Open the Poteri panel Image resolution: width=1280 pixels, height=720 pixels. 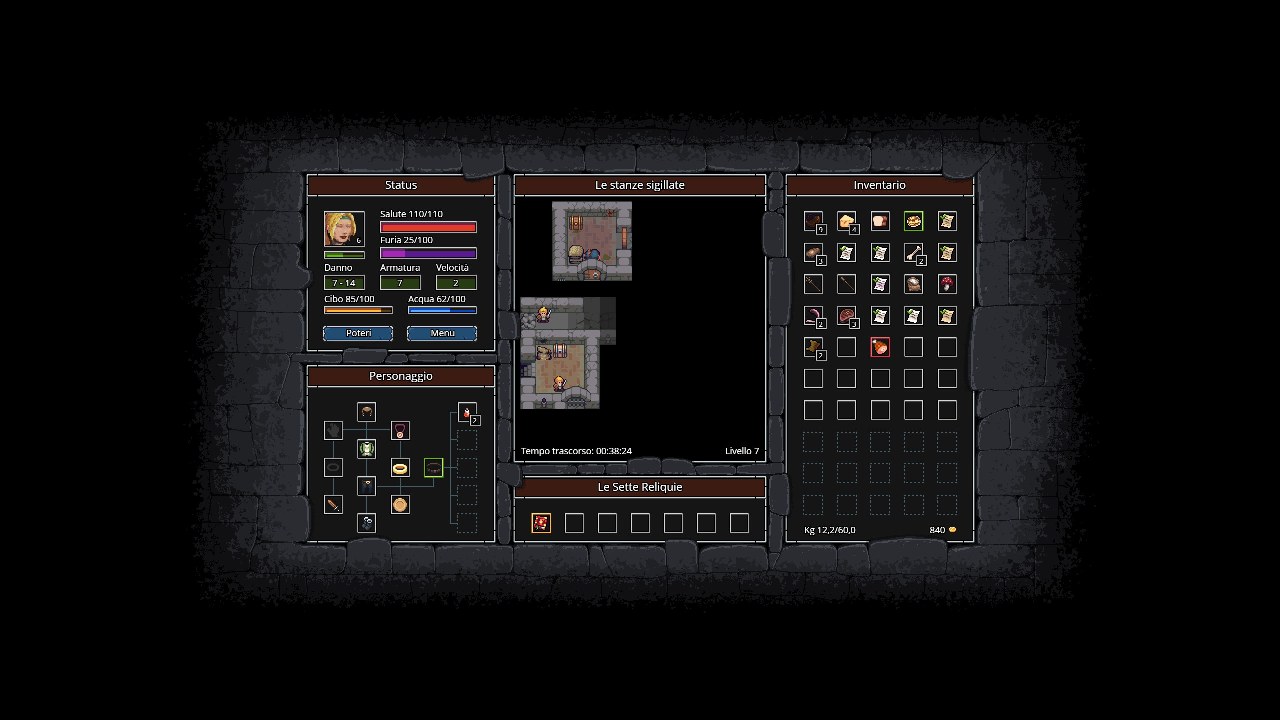pyautogui.click(x=357, y=333)
